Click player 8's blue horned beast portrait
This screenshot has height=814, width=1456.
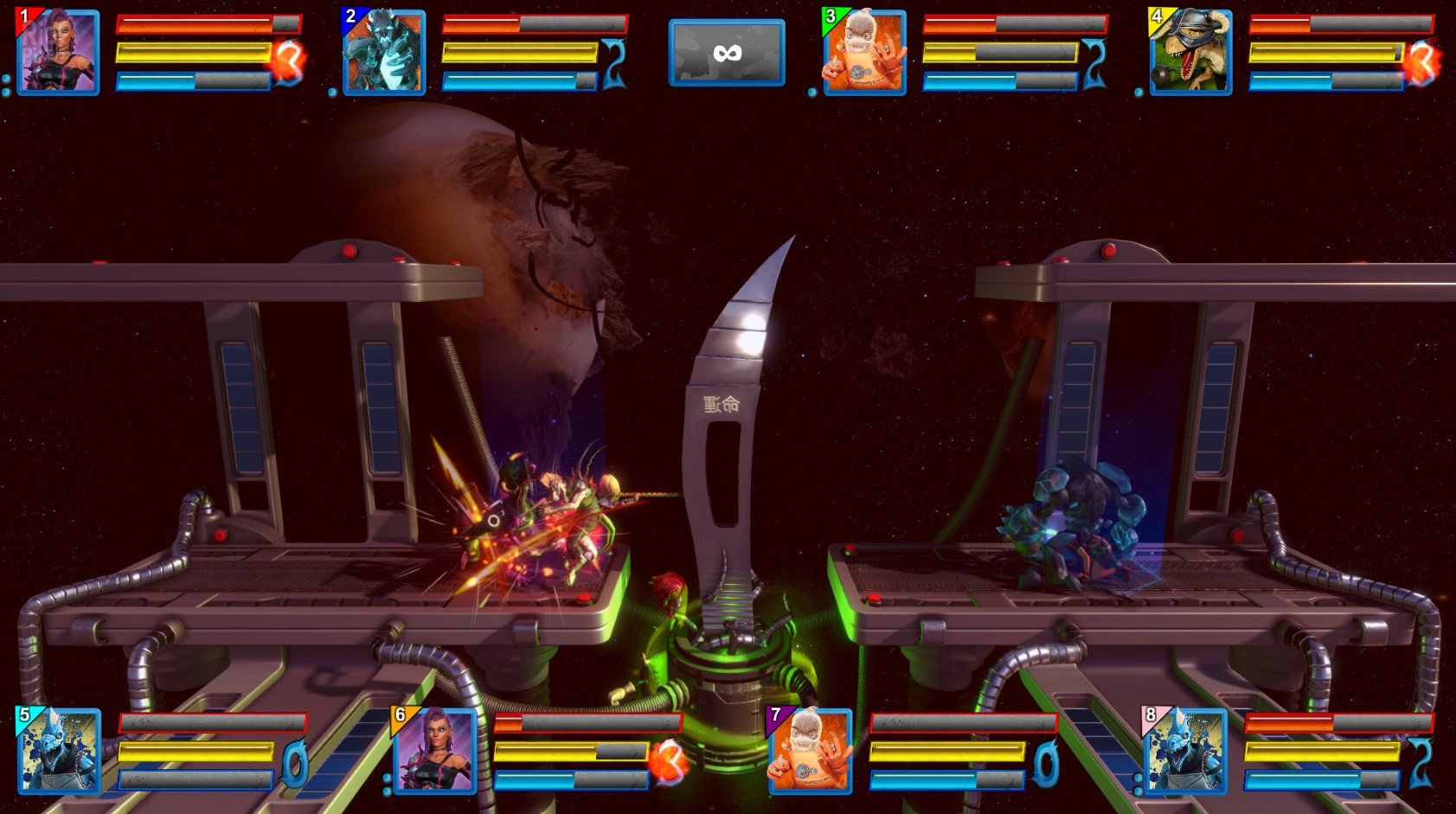1185,751
